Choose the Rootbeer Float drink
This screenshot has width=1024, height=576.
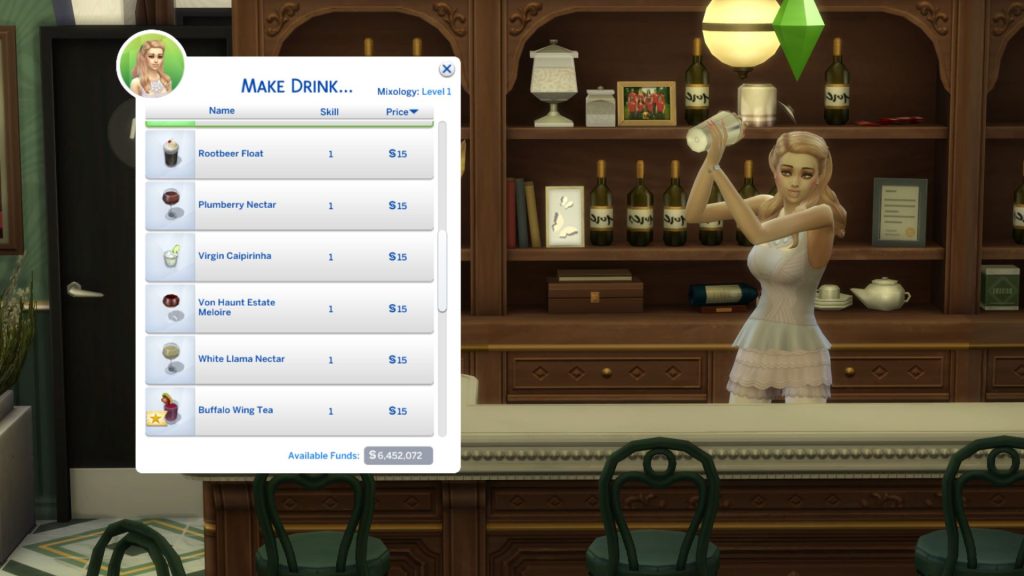290,154
